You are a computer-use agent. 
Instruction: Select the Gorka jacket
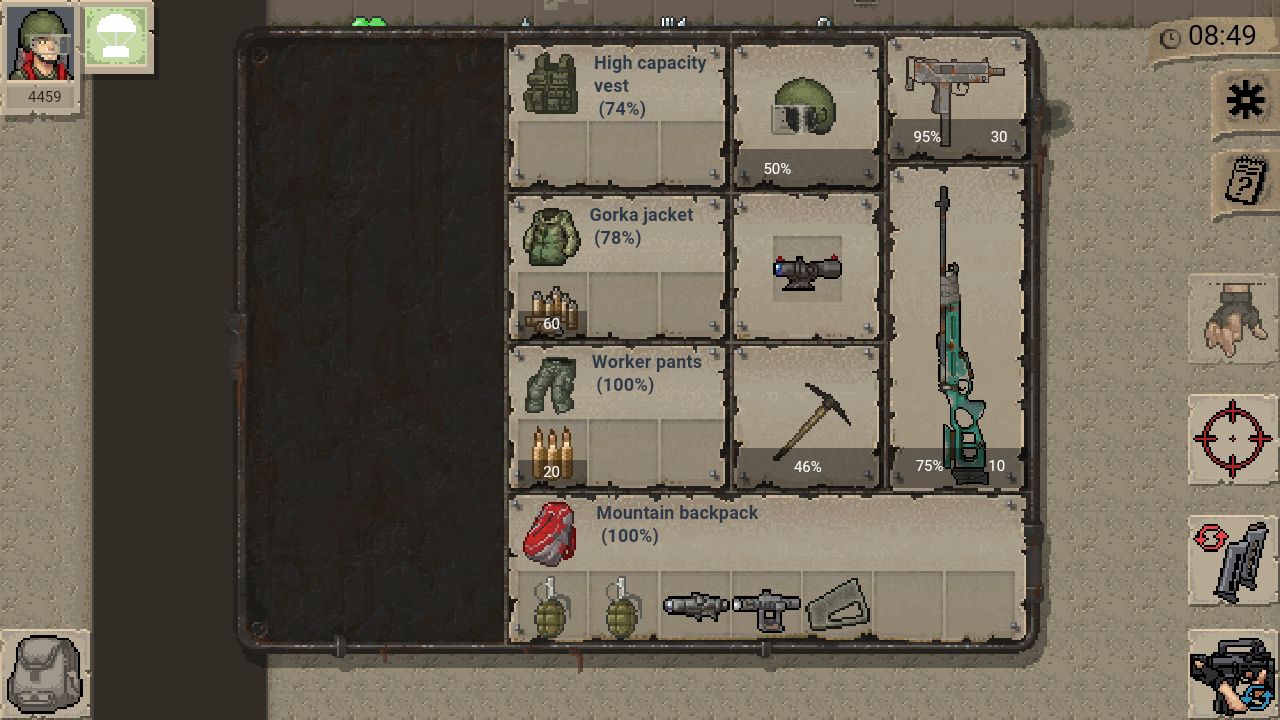(550, 237)
